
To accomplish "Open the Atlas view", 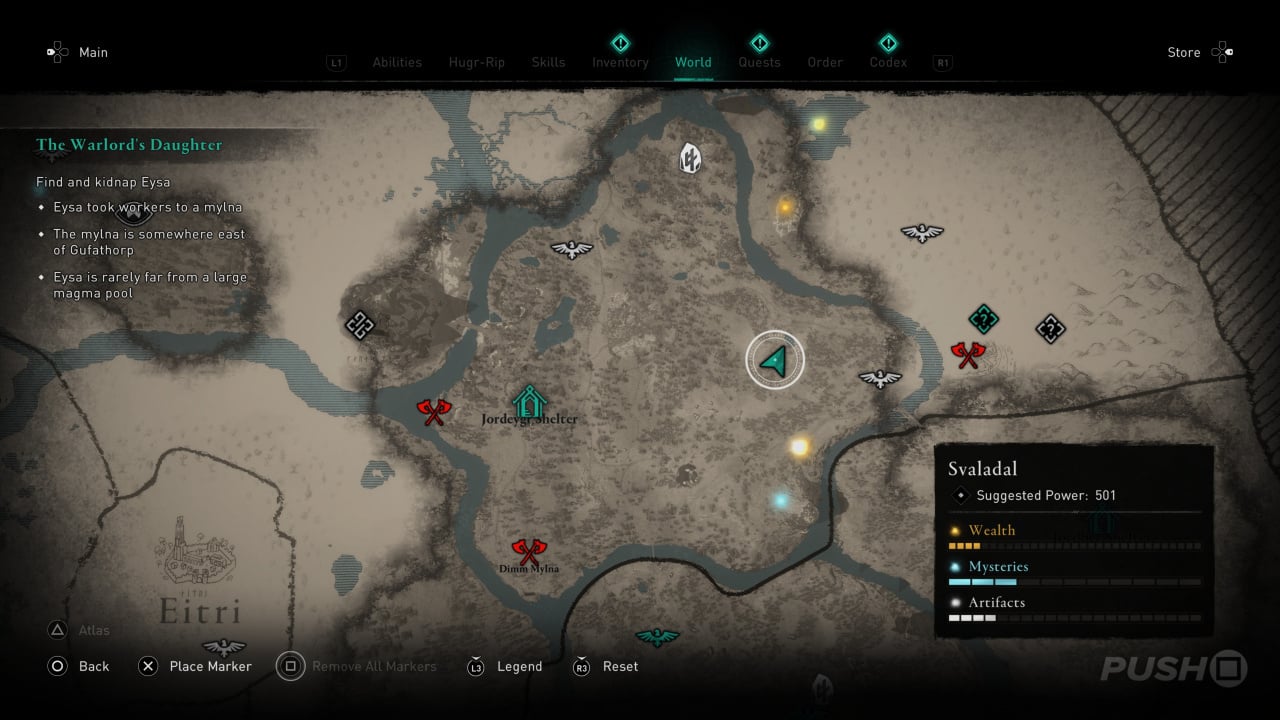I will (x=94, y=630).
